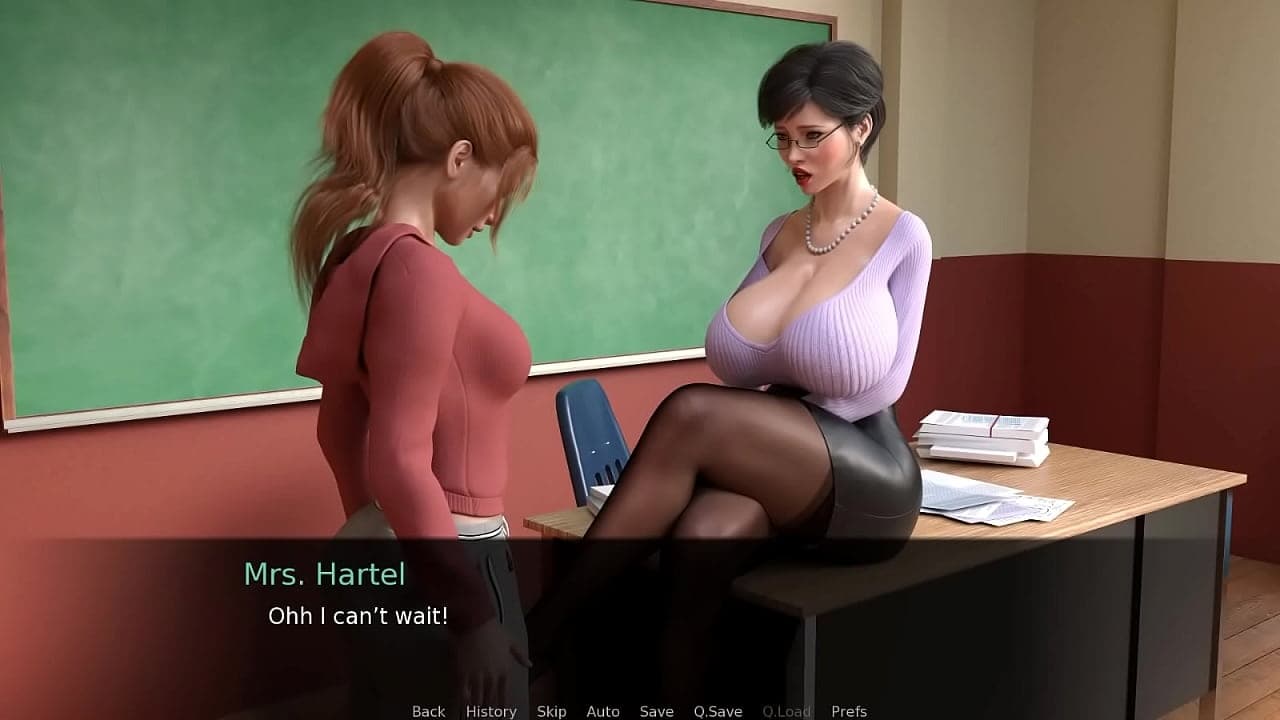Viewport: 1280px width, 720px height.
Task: Click the text 'Ohh I can't wait!'
Action: (x=360, y=617)
